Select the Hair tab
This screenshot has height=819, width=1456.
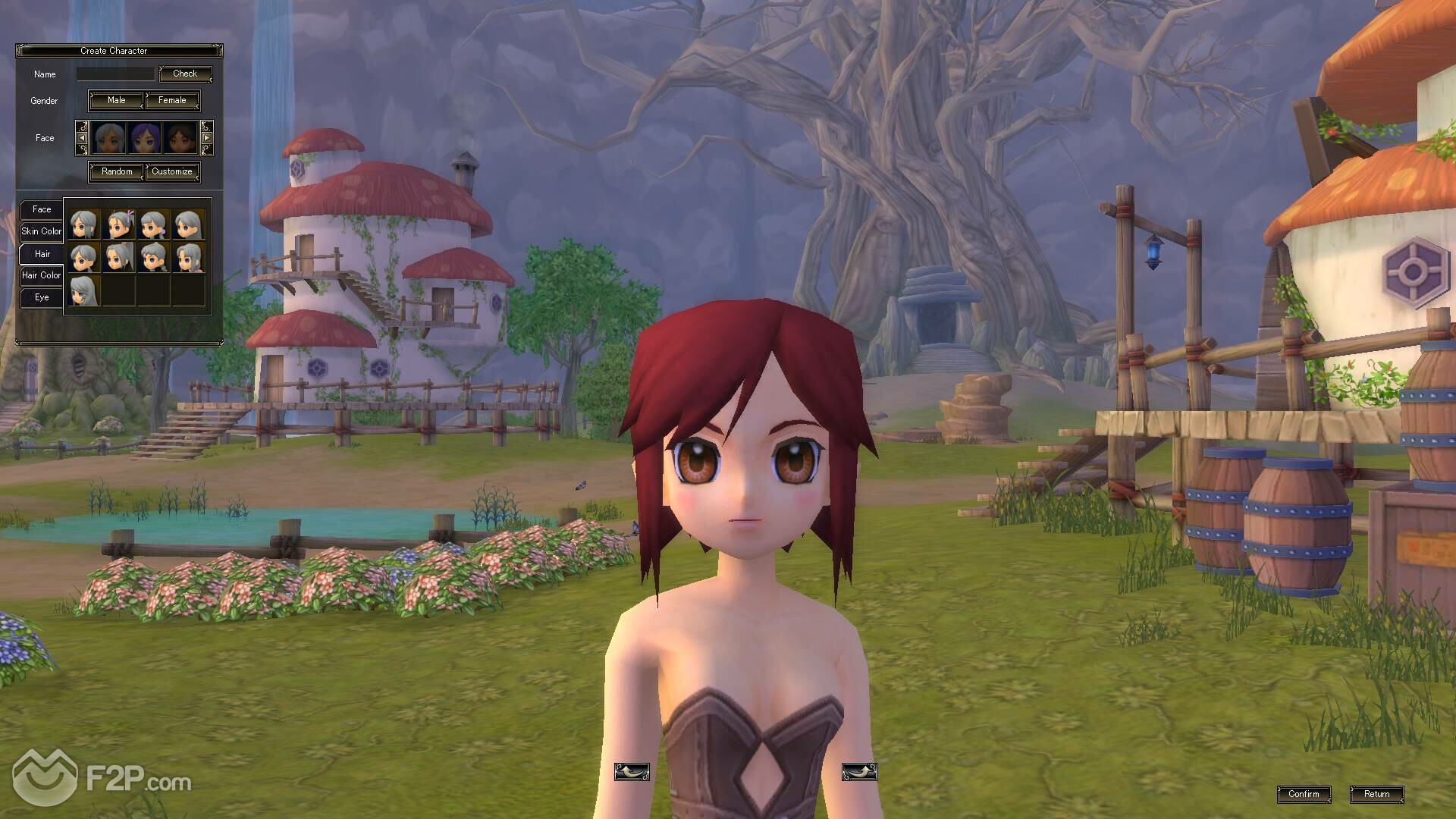[42, 254]
